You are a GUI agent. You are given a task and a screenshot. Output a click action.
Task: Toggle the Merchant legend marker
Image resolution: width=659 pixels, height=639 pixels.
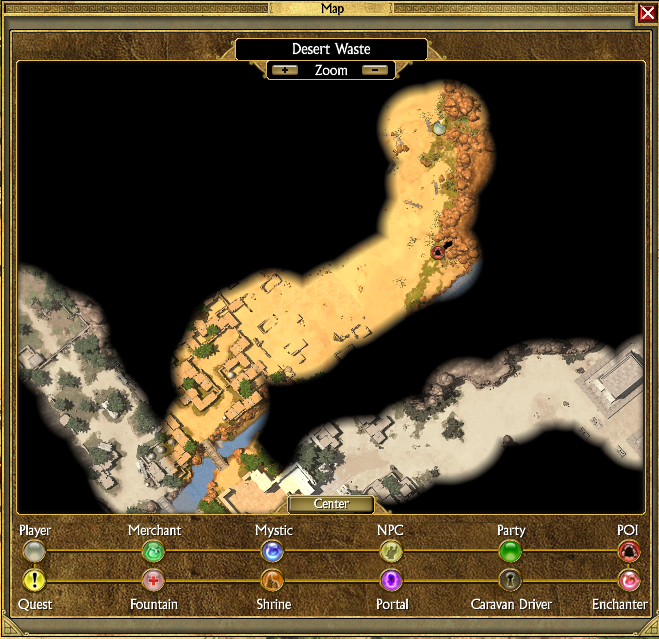(153, 551)
